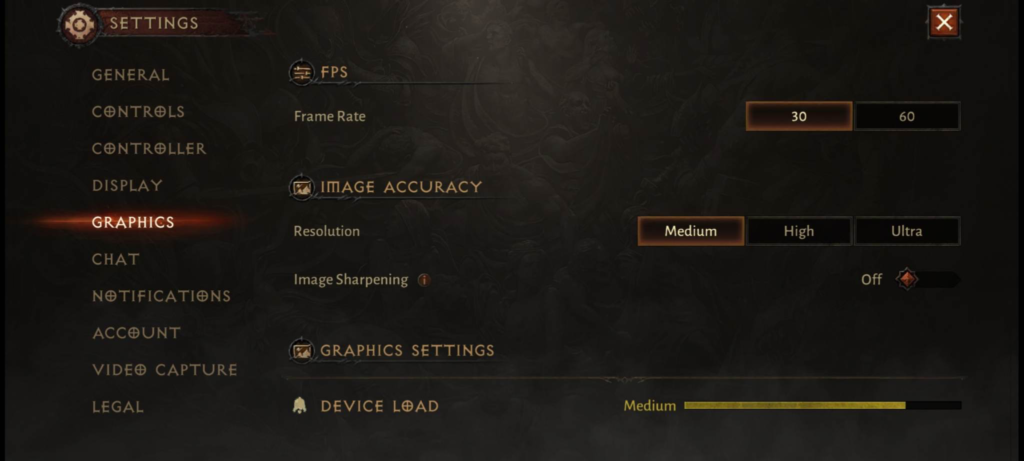
Task: Select the Graphics settings tab
Action: pos(133,223)
